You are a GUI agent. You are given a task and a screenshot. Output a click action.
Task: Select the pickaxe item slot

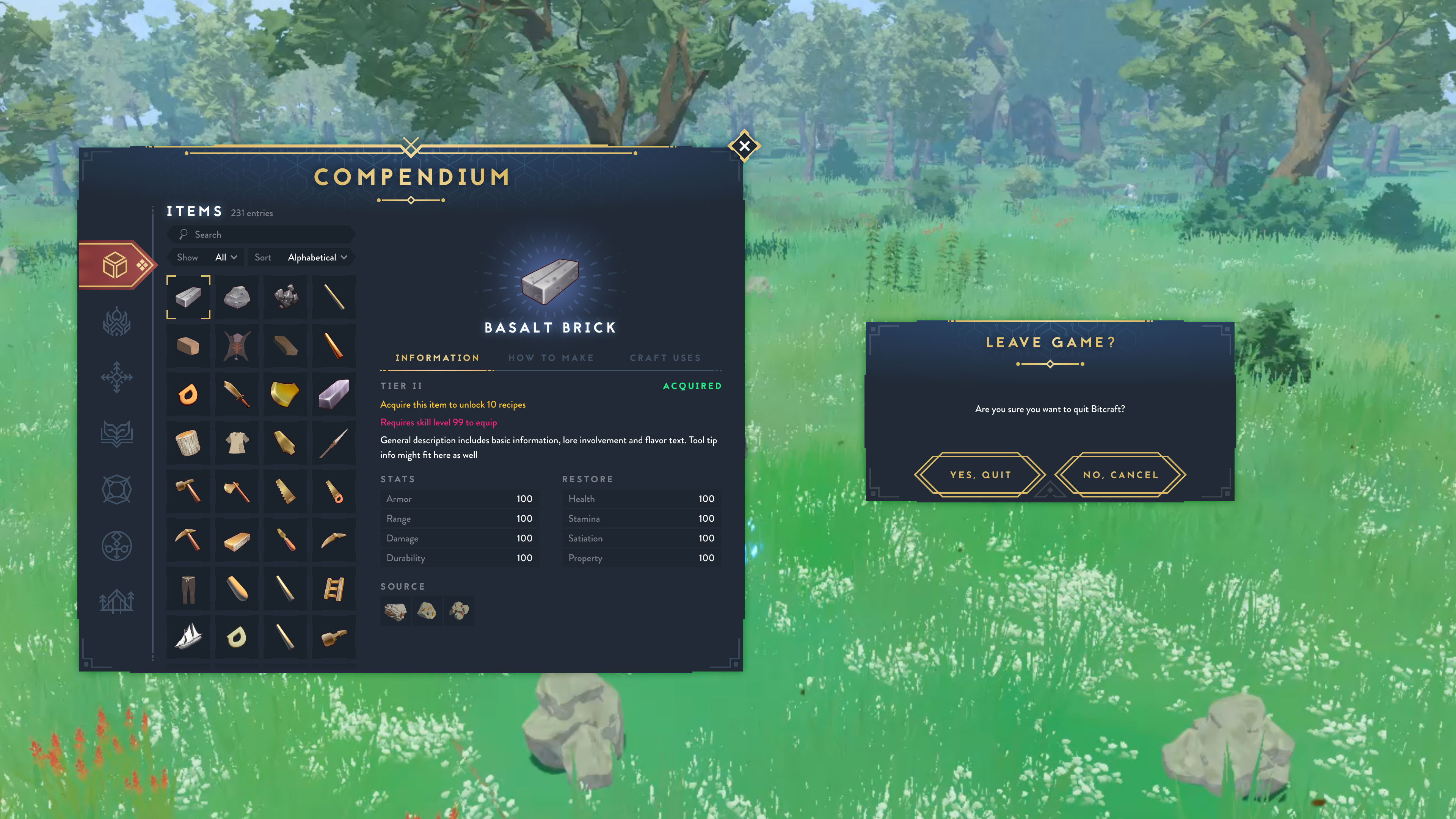(188, 540)
